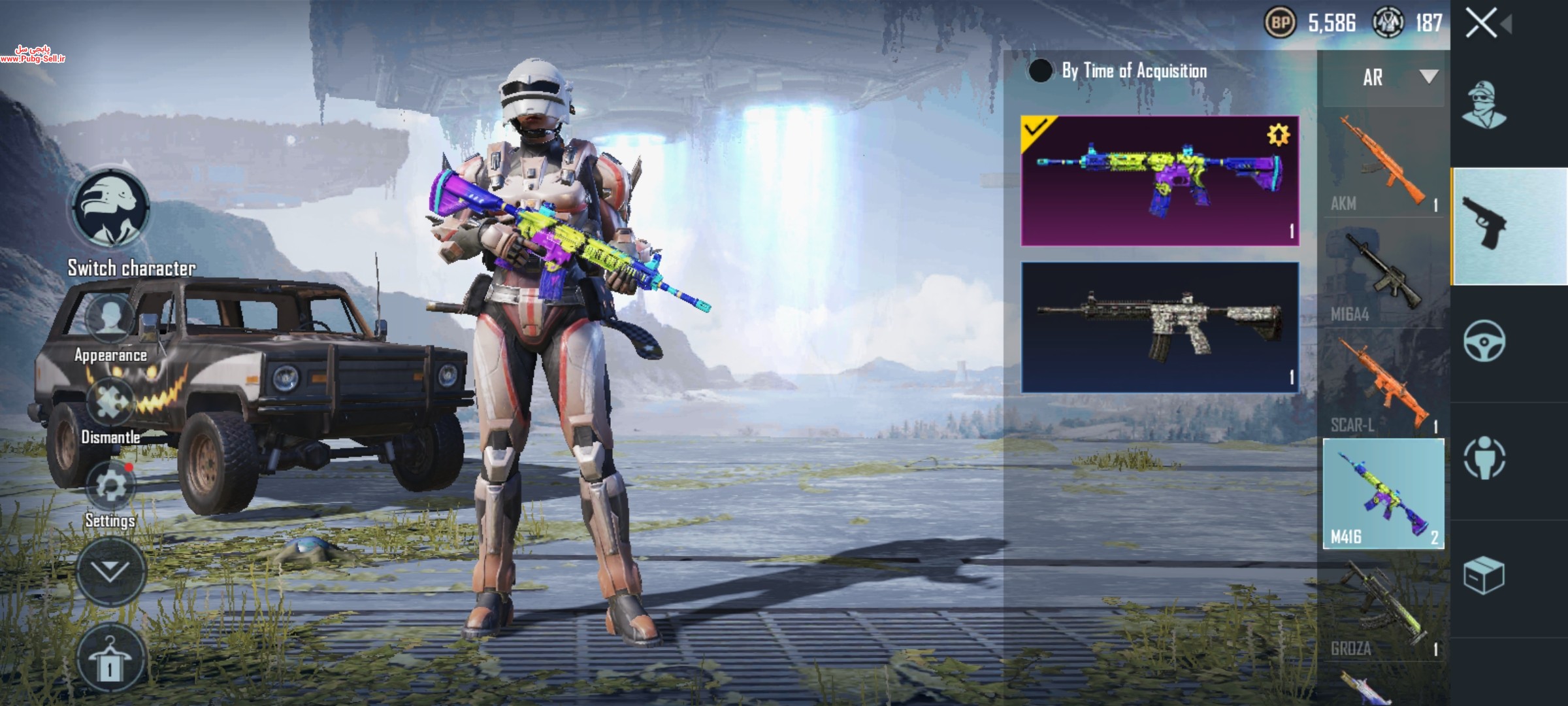1568x706 pixels.
Task: Open the AR weapon type dropdown
Action: point(1383,78)
